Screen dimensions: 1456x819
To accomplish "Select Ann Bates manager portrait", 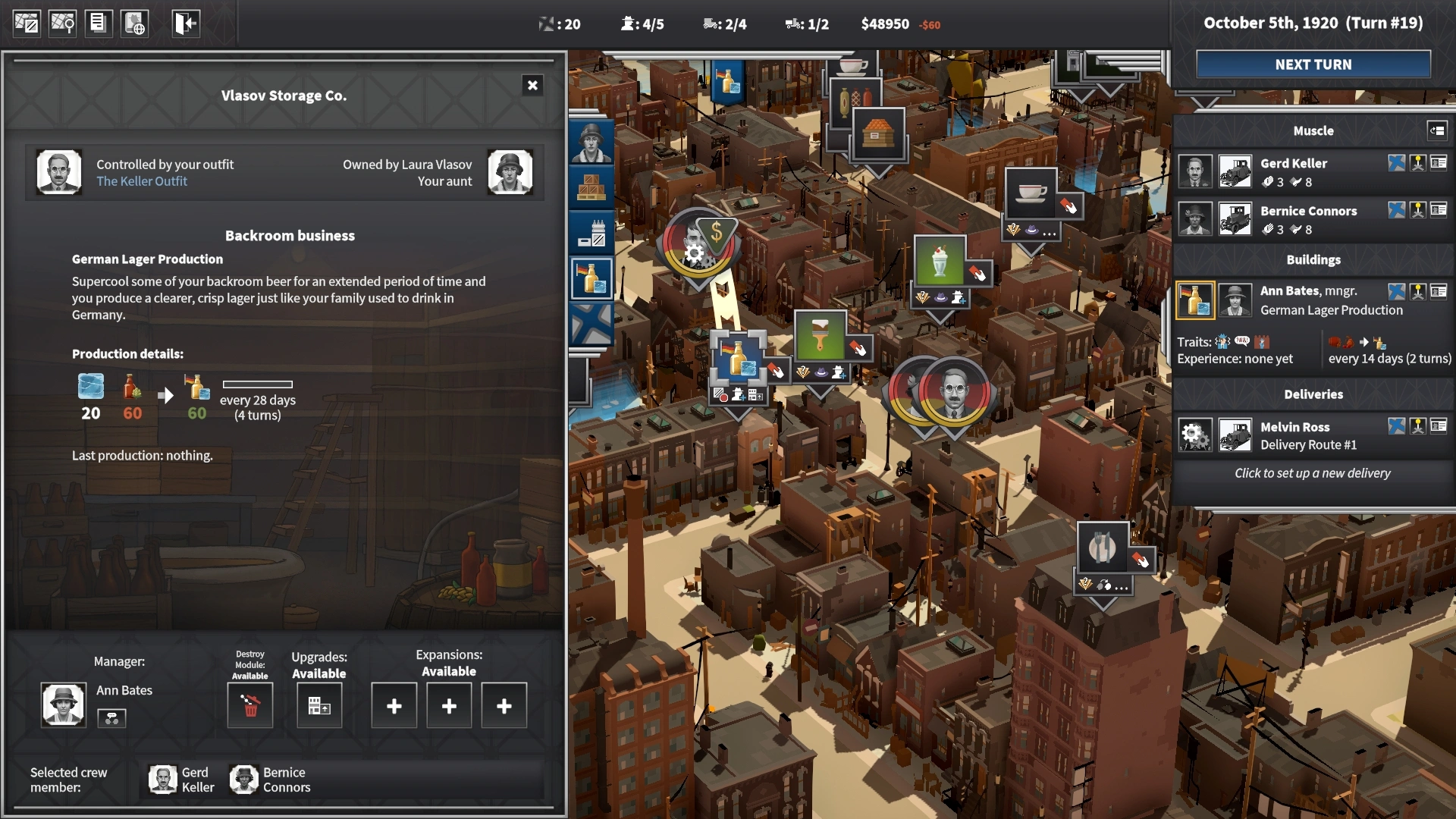I will click(x=63, y=704).
